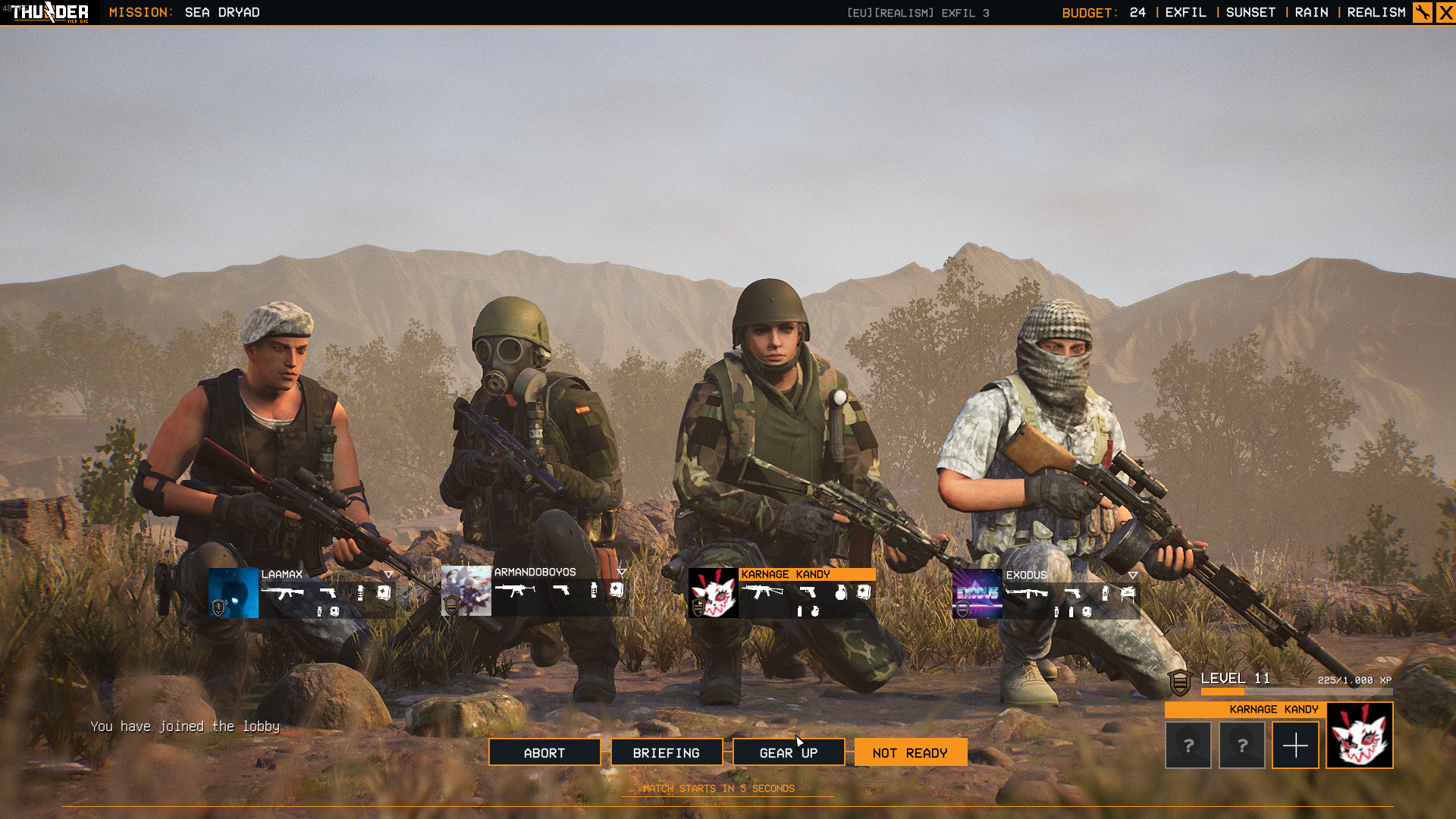Expand the LAAMAX player dropdown arrow
Image resolution: width=1456 pixels, height=819 pixels.
tap(388, 574)
